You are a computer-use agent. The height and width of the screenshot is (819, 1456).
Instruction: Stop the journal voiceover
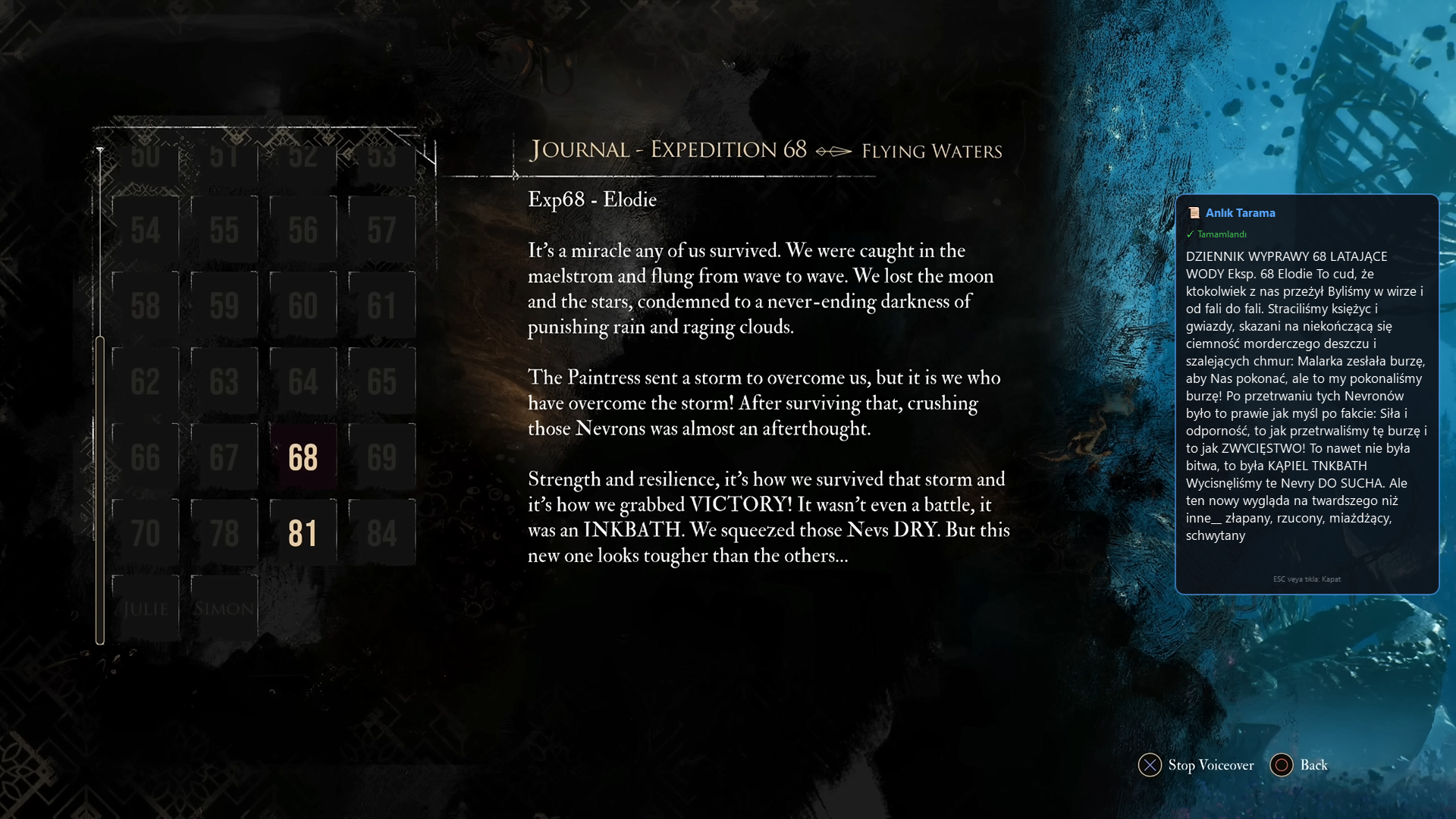(x=1196, y=765)
